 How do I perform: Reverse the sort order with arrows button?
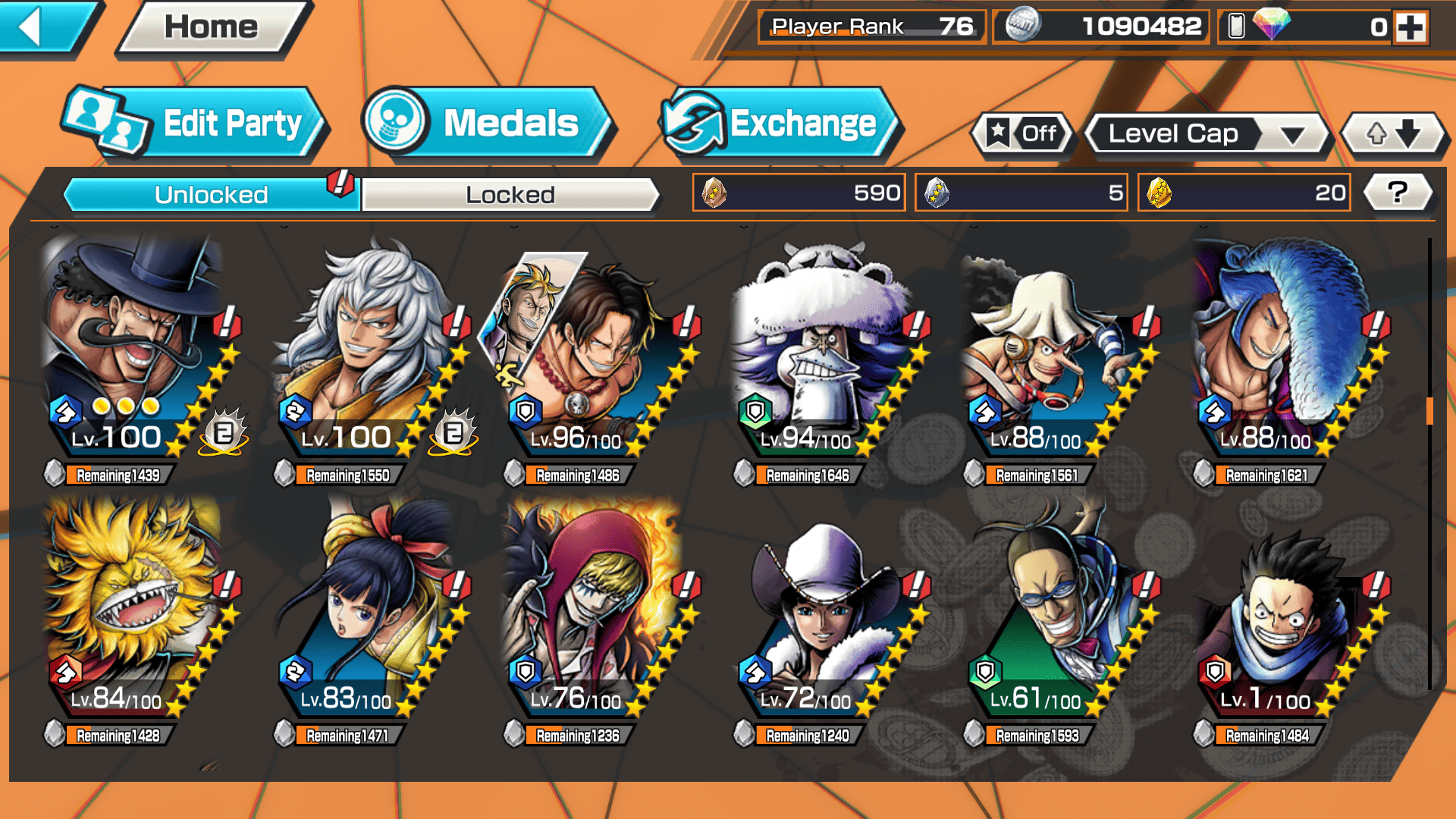tap(1393, 134)
